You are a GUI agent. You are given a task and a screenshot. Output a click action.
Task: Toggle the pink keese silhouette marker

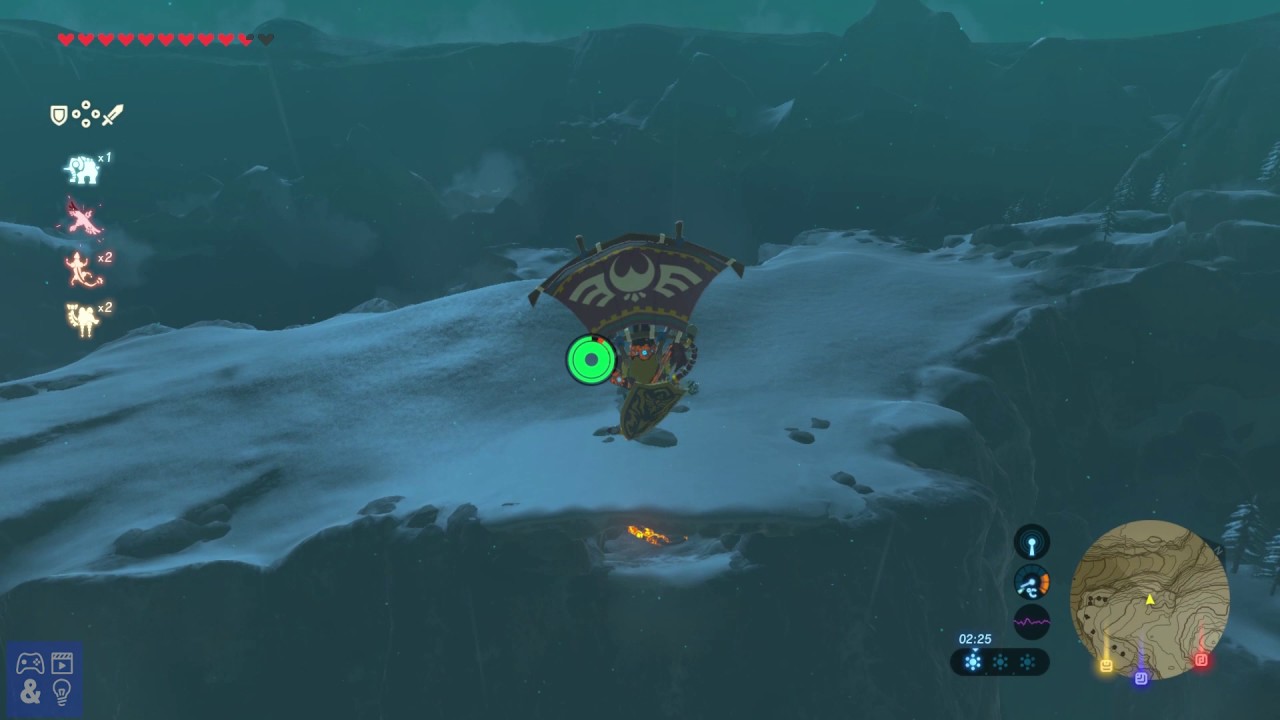pyautogui.click(x=80, y=218)
